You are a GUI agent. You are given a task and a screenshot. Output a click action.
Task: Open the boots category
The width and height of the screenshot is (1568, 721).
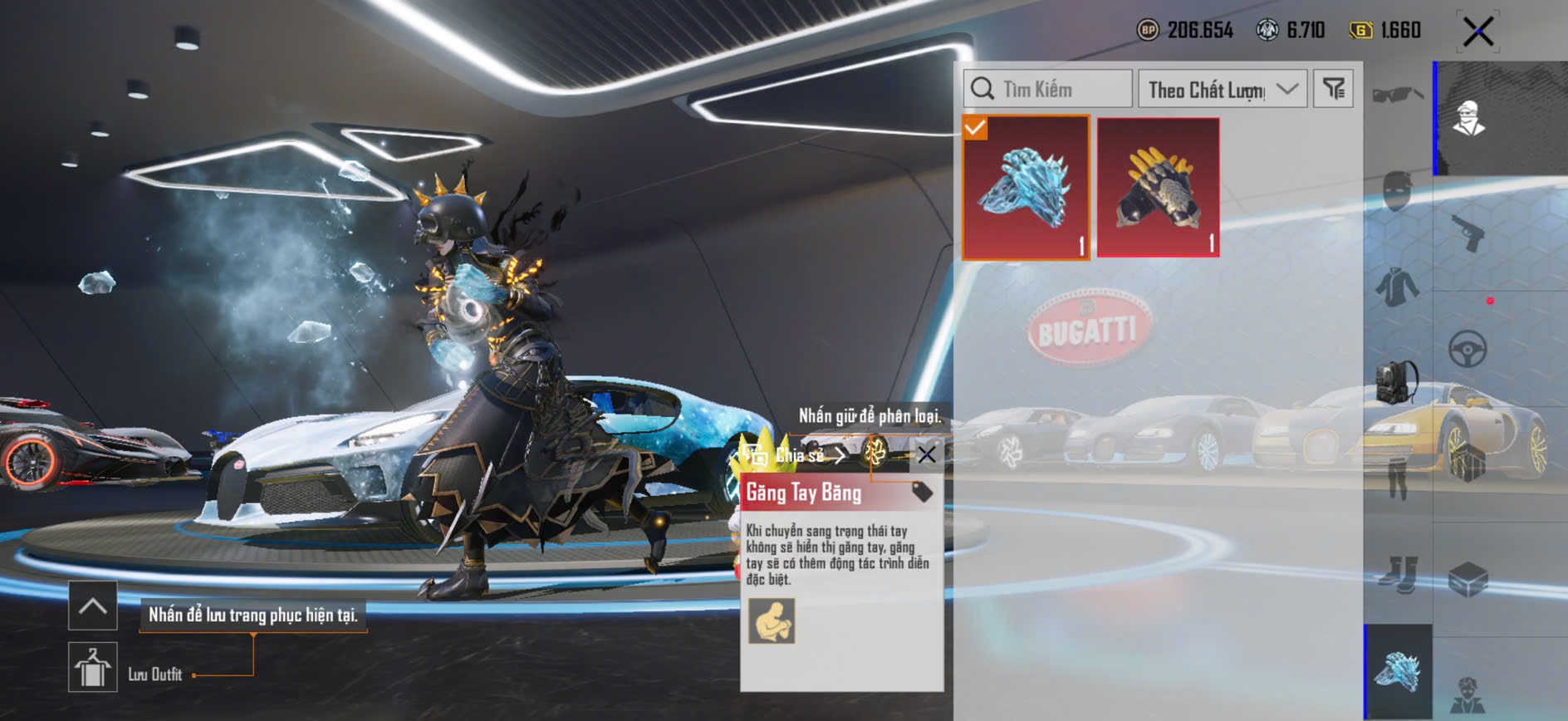1398,573
